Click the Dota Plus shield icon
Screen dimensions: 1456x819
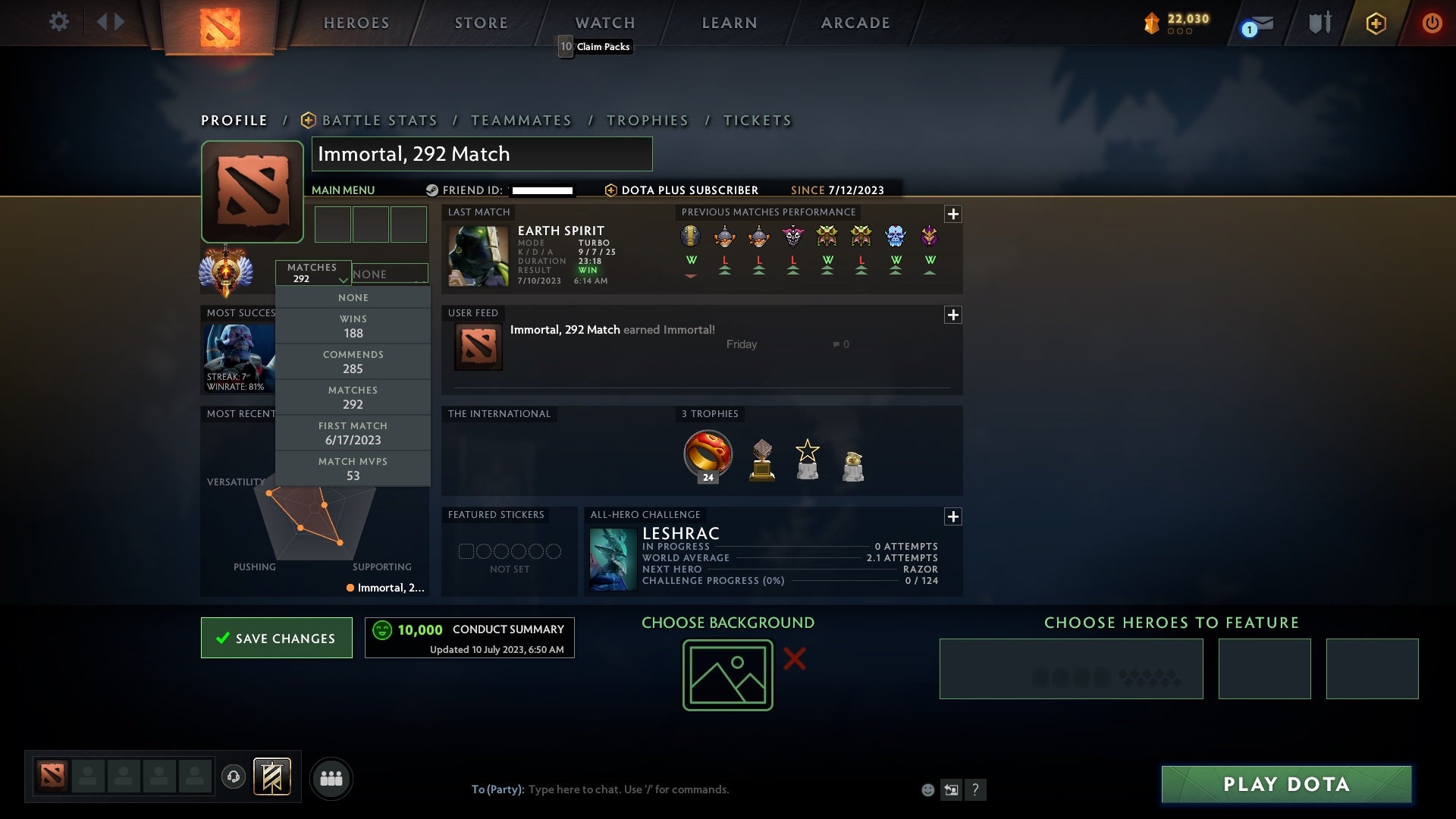pos(1376,22)
